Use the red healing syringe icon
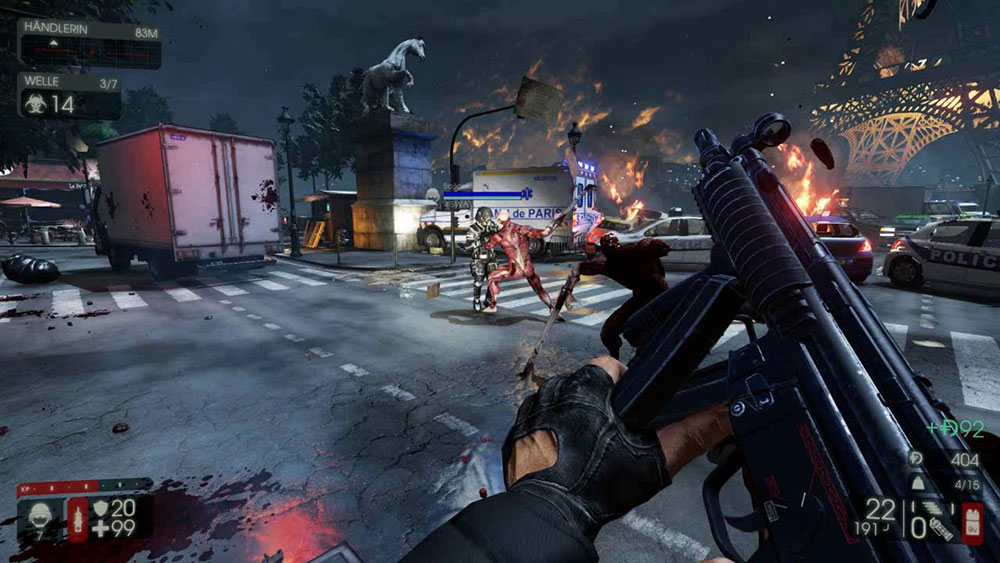This screenshot has width=1000, height=563. point(78,519)
